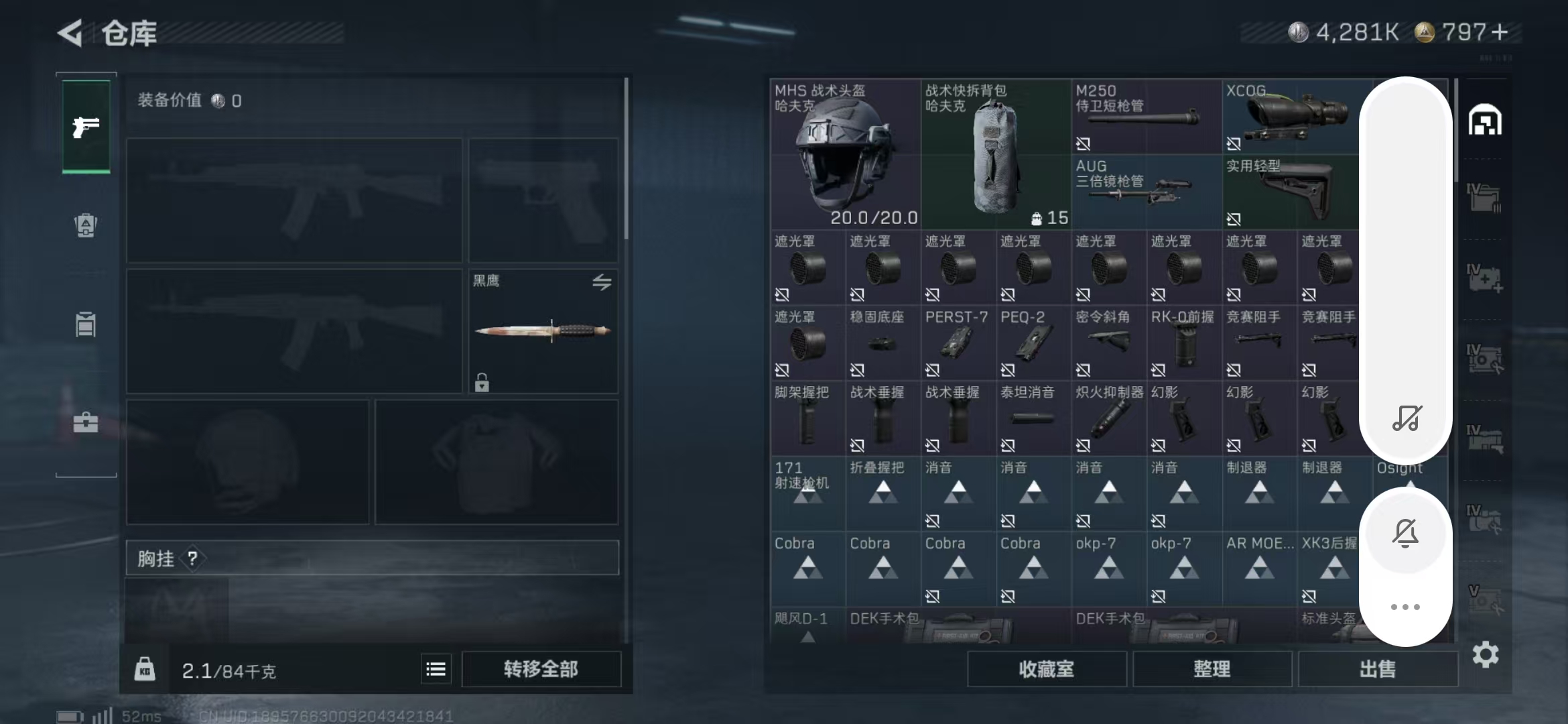The image size is (1568, 724).
Task: Select the PERST-7 attachment
Action: [x=957, y=342]
